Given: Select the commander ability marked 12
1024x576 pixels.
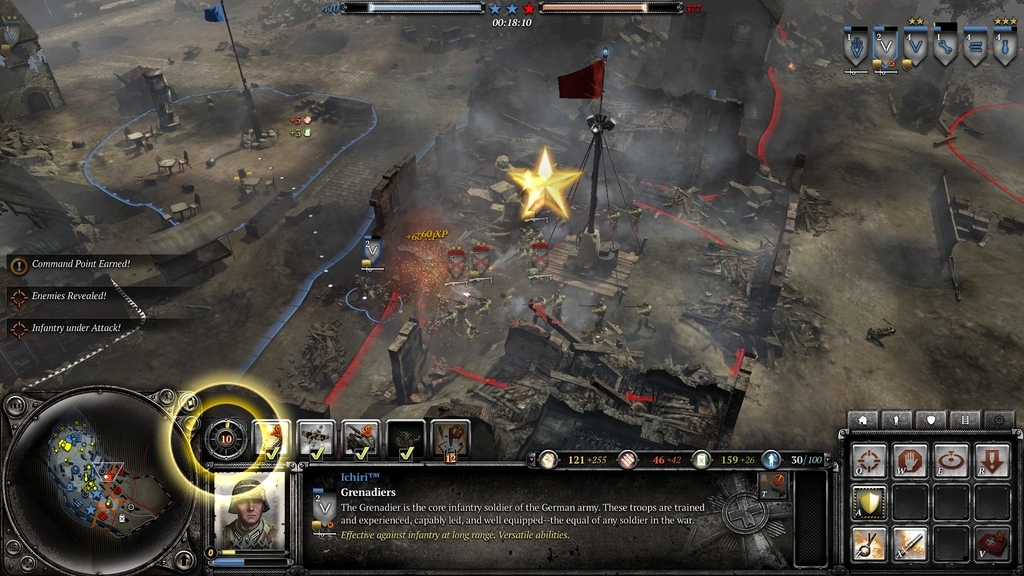Looking at the screenshot, I should (x=451, y=438).
